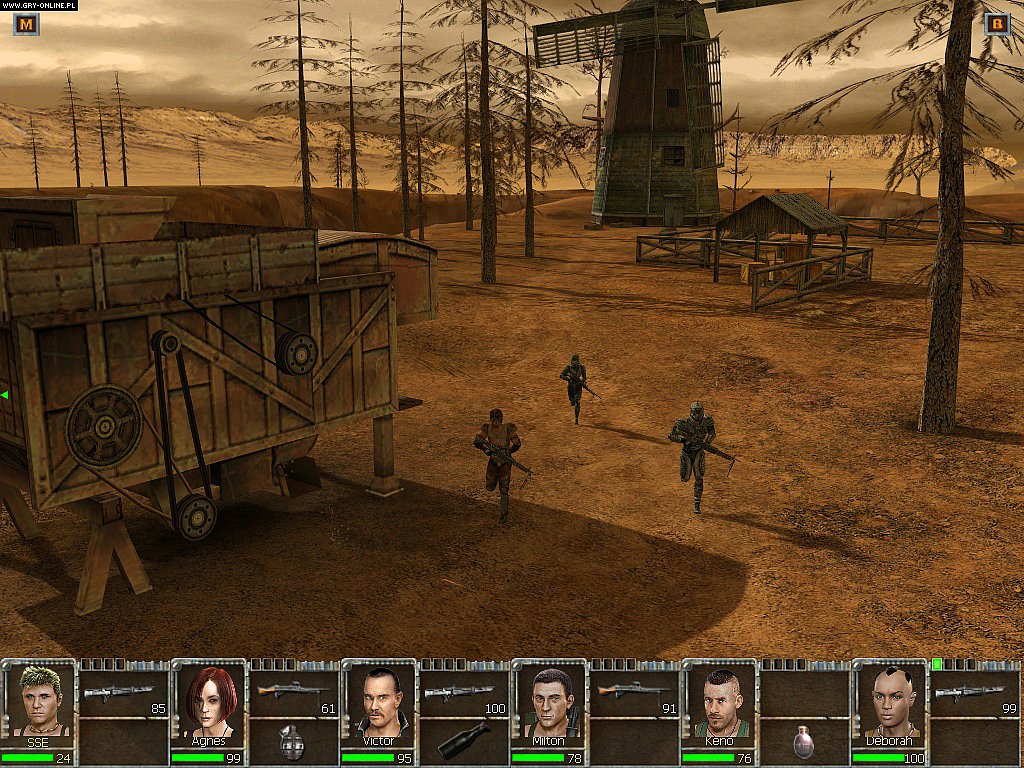This screenshot has width=1024, height=768.
Task: Use Agnes's hand grenade item
Action: [292, 741]
